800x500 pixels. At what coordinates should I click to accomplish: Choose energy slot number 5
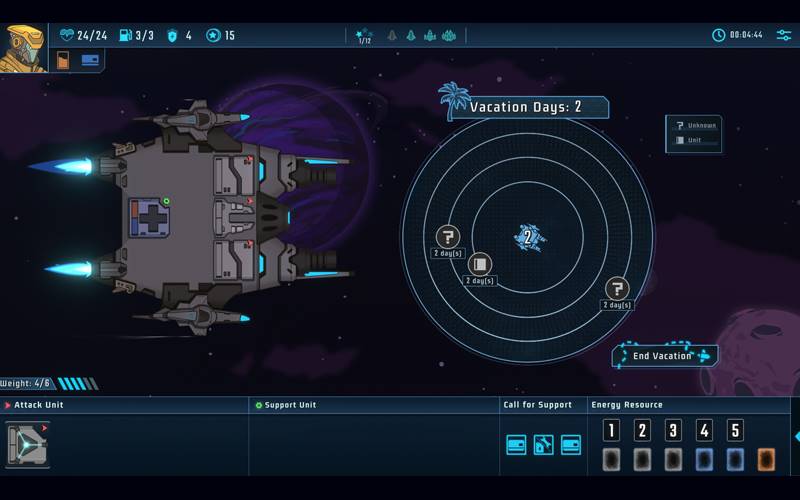click(735, 431)
